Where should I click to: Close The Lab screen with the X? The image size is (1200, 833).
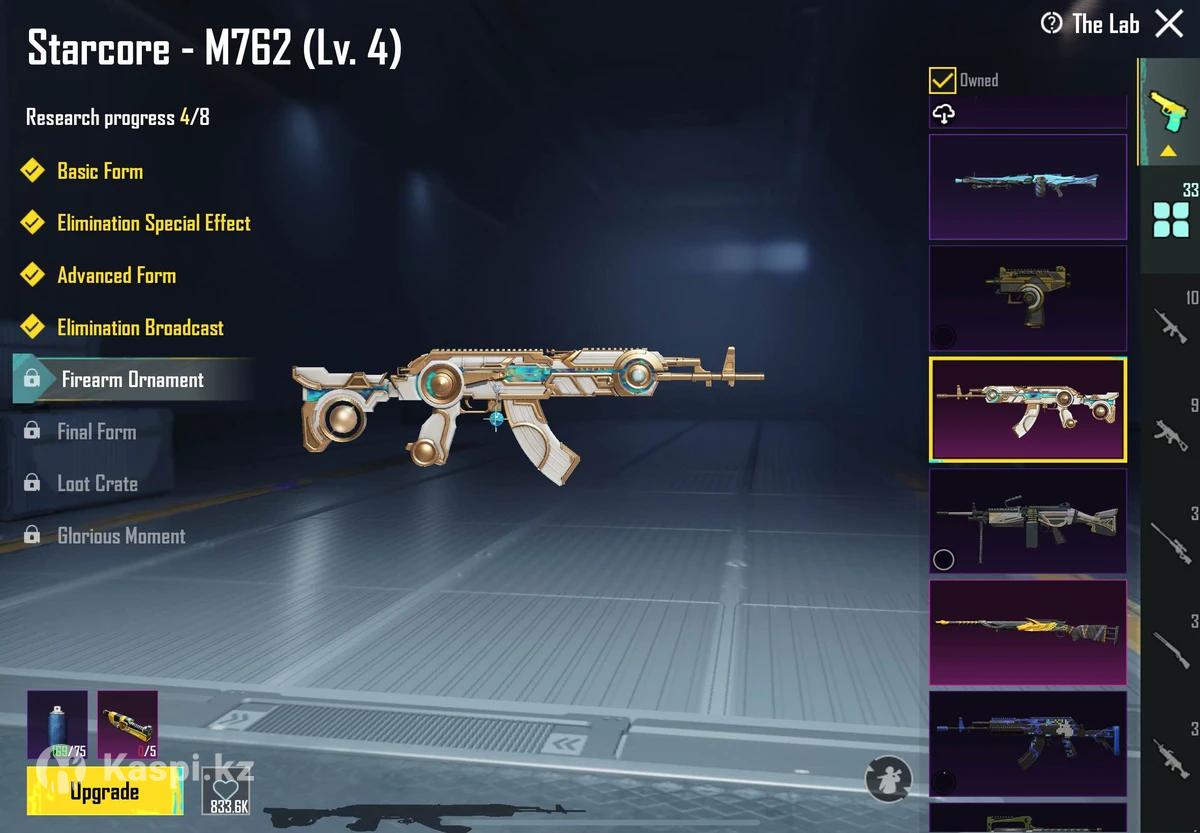[1169, 24]
